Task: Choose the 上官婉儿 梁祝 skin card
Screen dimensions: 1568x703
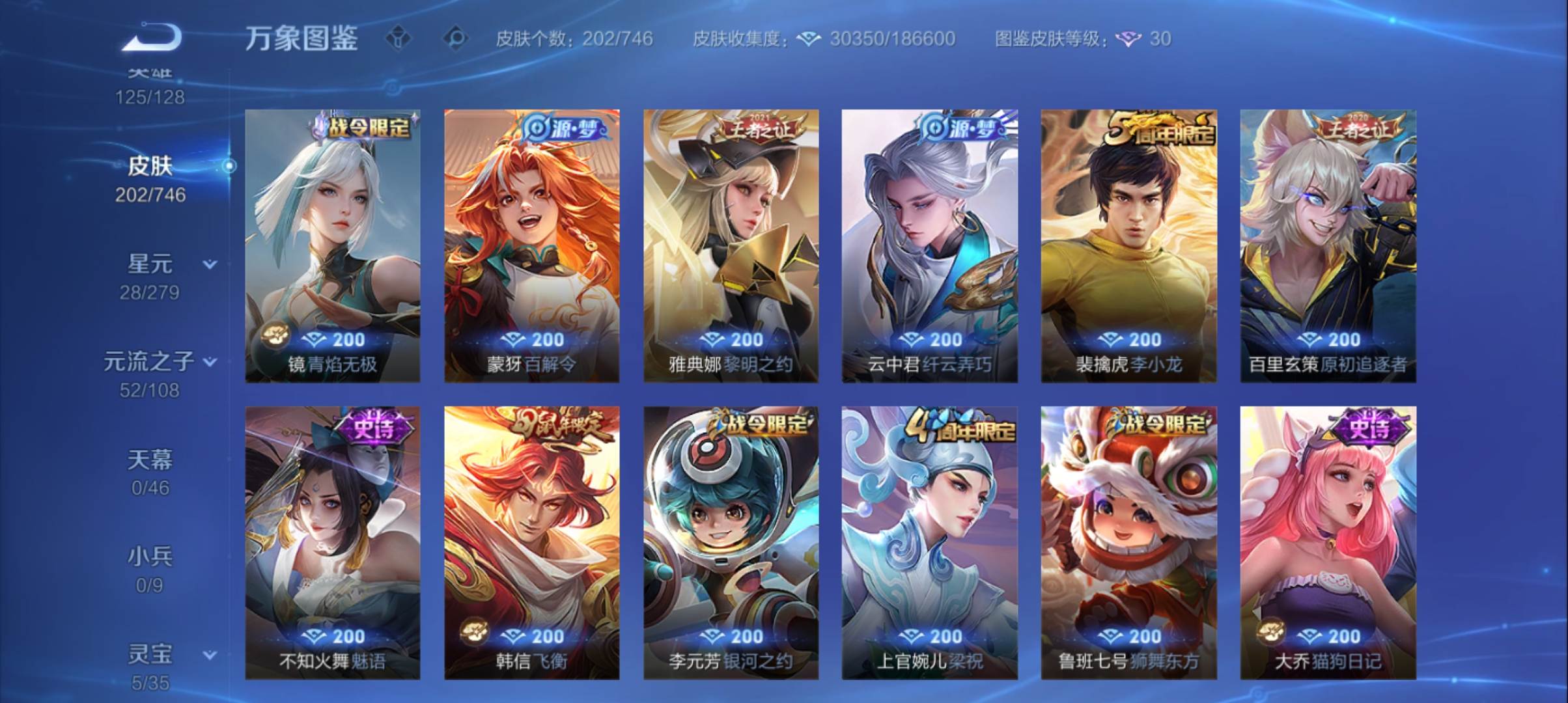Action: [x=929, y=543]
